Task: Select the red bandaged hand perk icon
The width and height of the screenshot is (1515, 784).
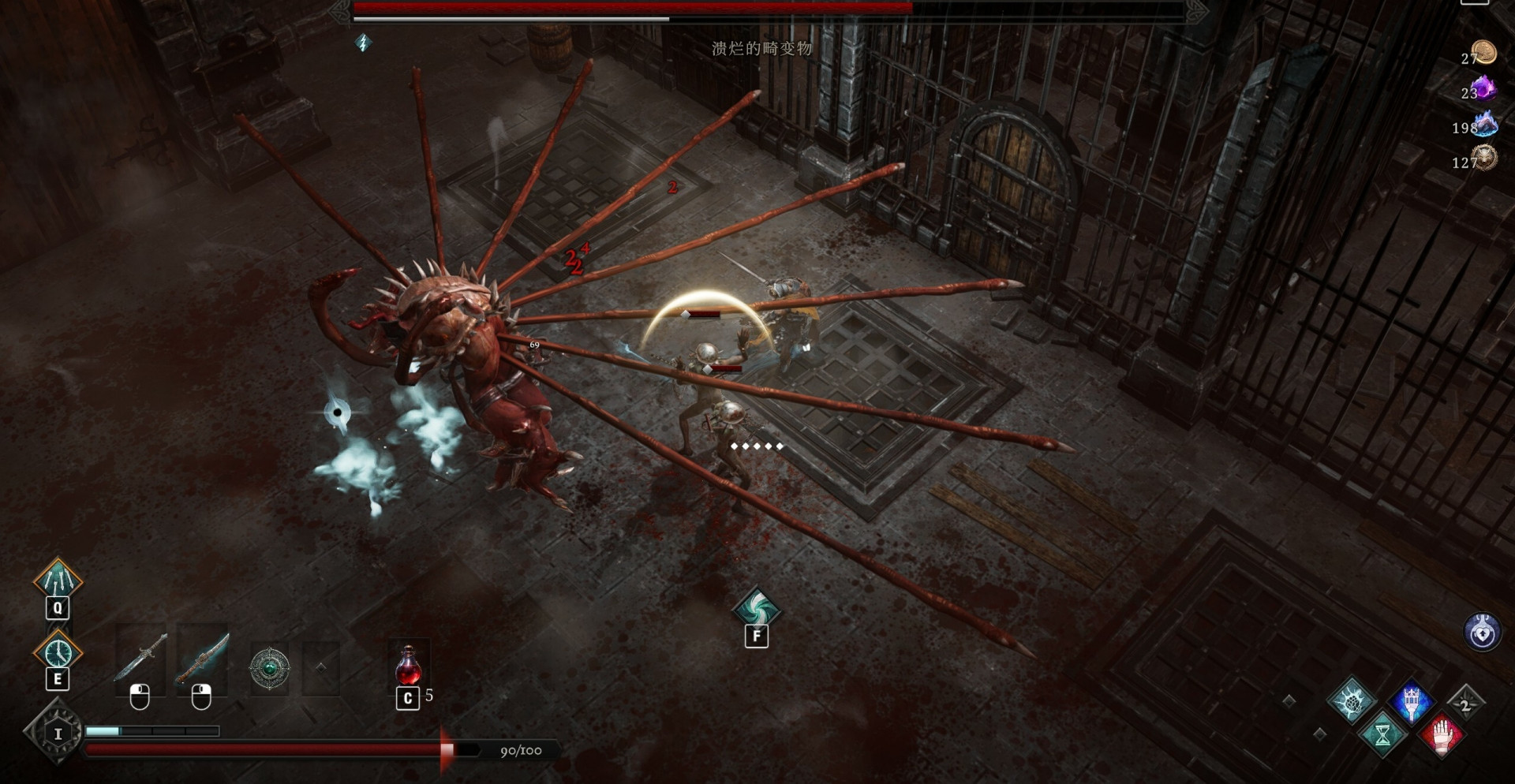Action: tap(1442, 735)
